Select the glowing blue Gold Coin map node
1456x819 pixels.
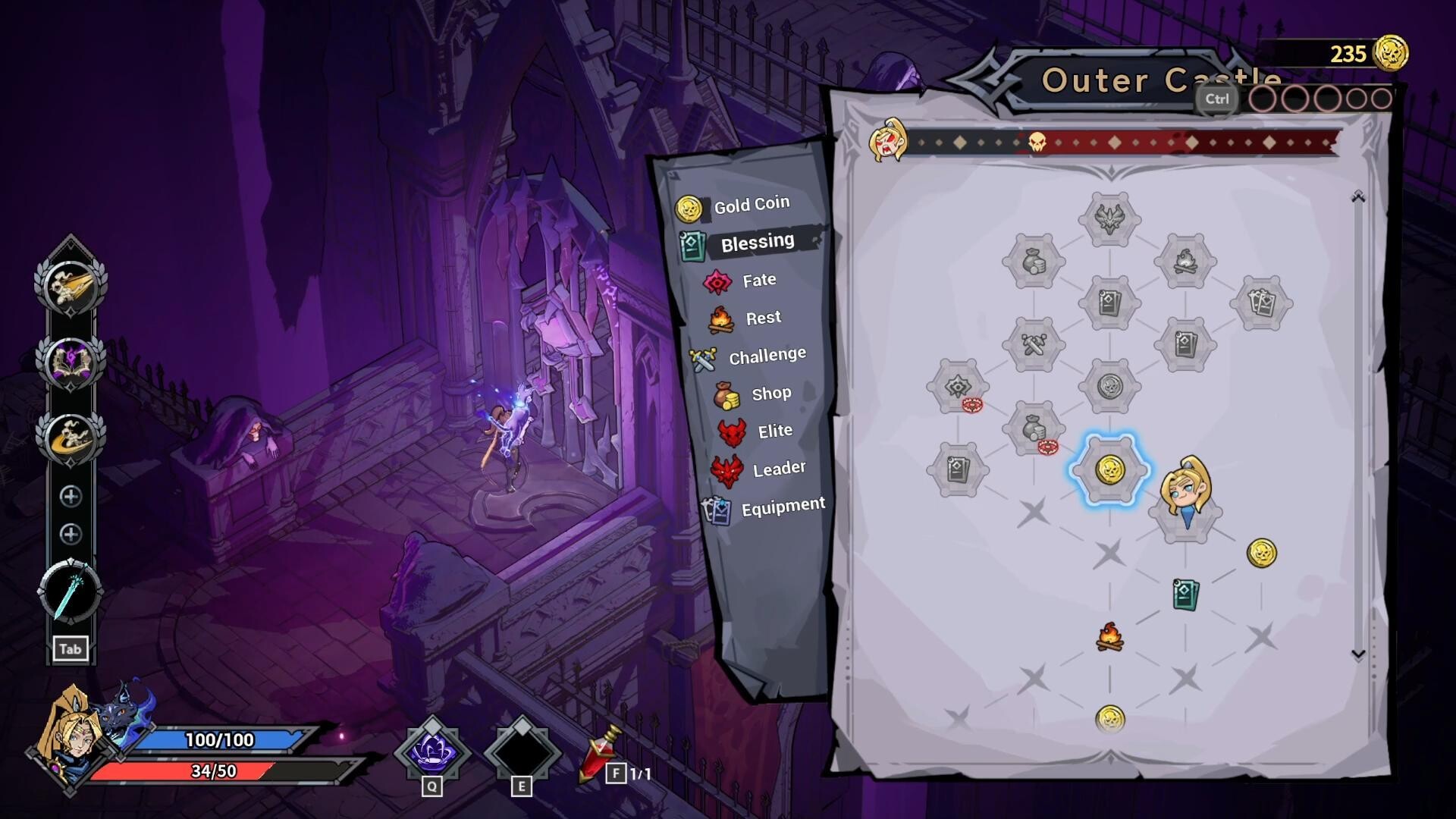pyautogui.click(x=1109, y=470)
